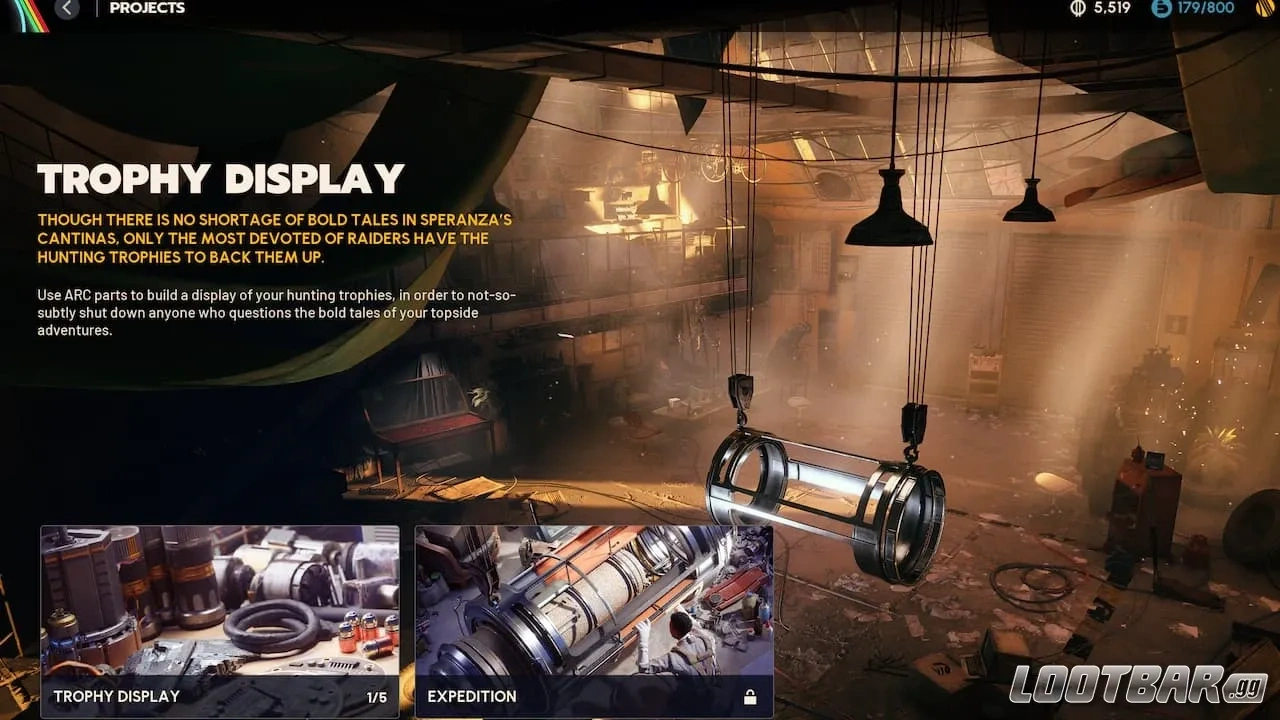The image size is (1280, 720).
Task: Click the TROPHY DISPLAY heading text
Action: (x=220, y=180)
